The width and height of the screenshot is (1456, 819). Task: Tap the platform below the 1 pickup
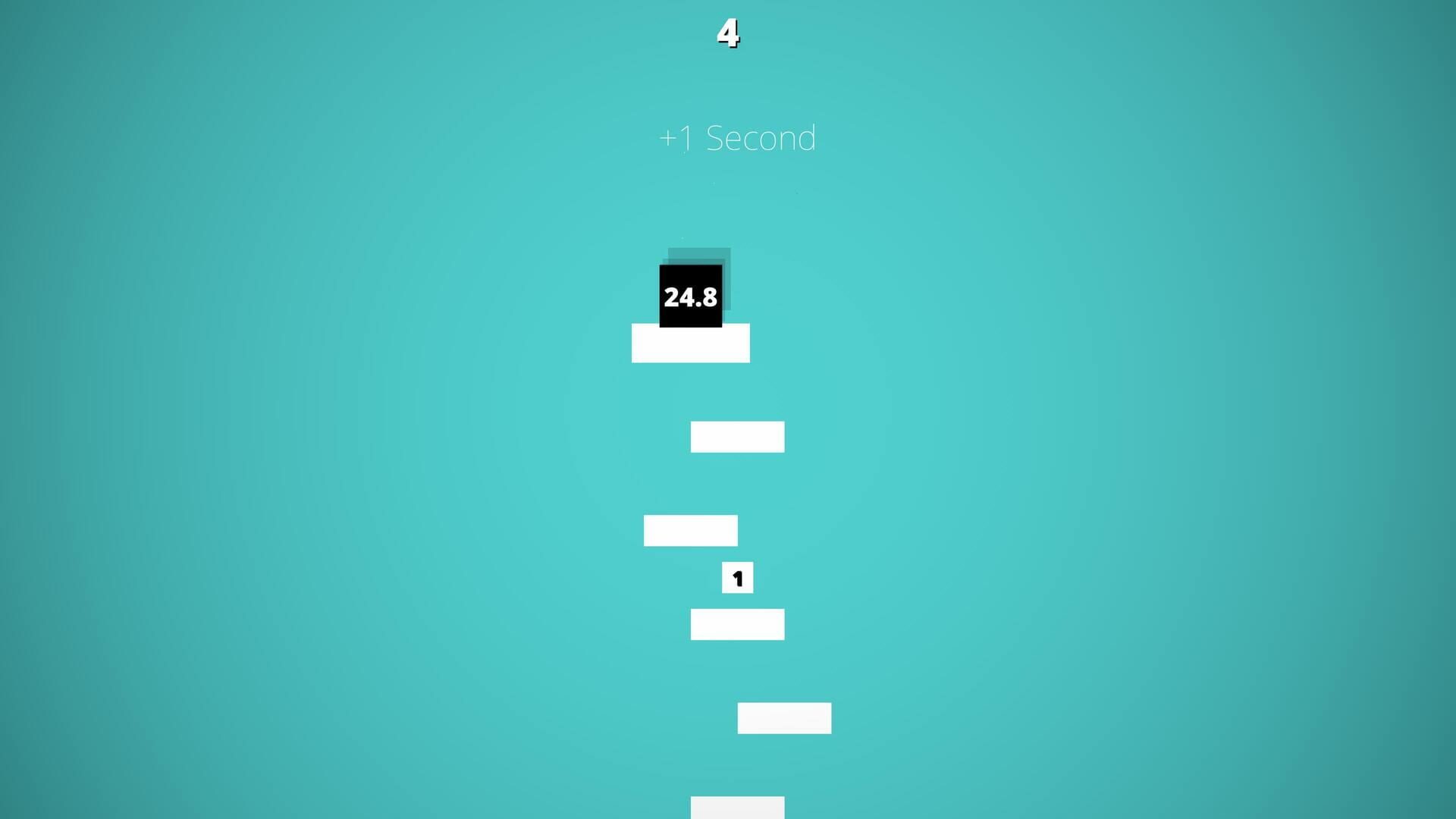point(736,624)
